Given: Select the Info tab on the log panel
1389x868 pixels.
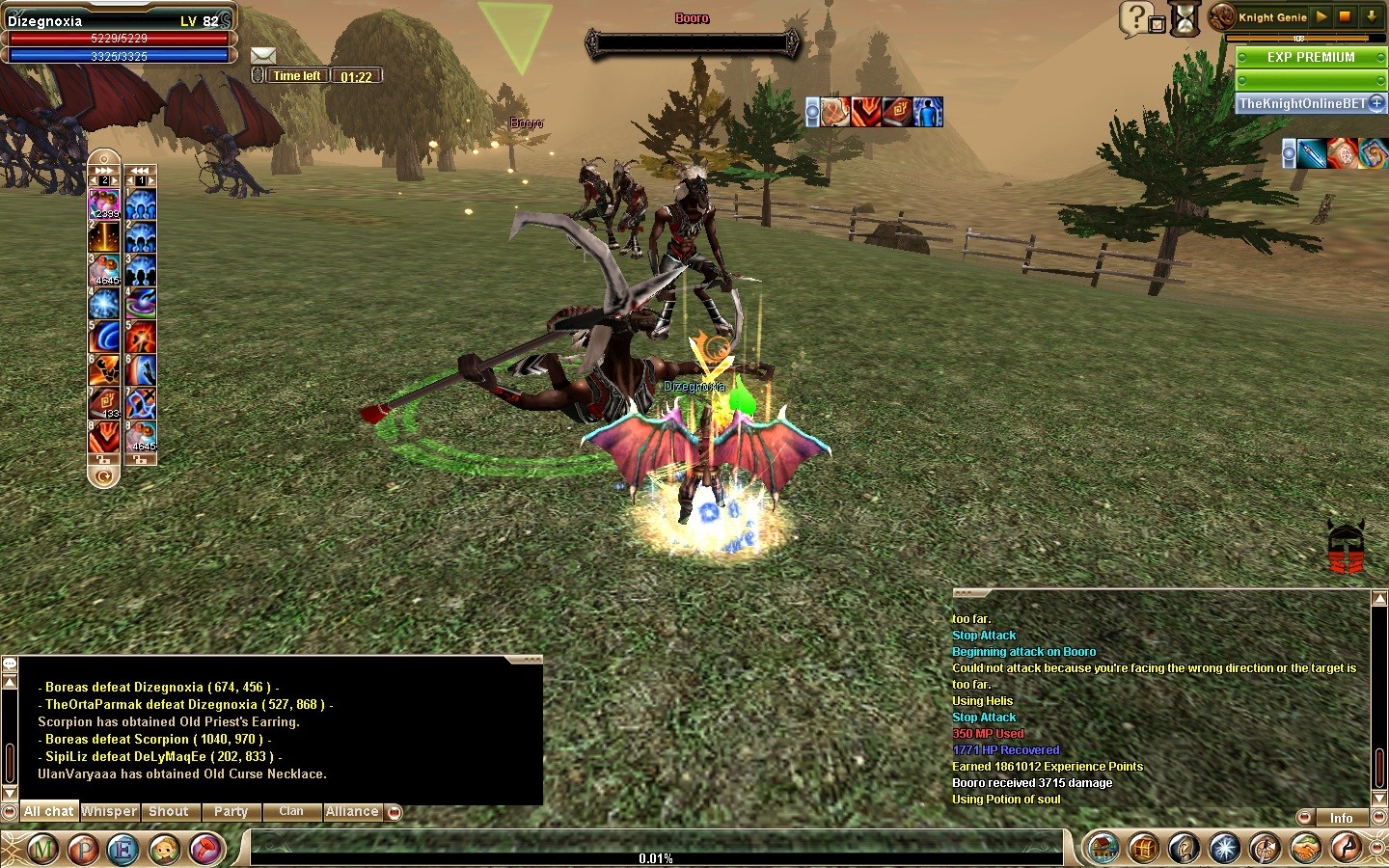Looking at the screenshot, I should 1341,818.
